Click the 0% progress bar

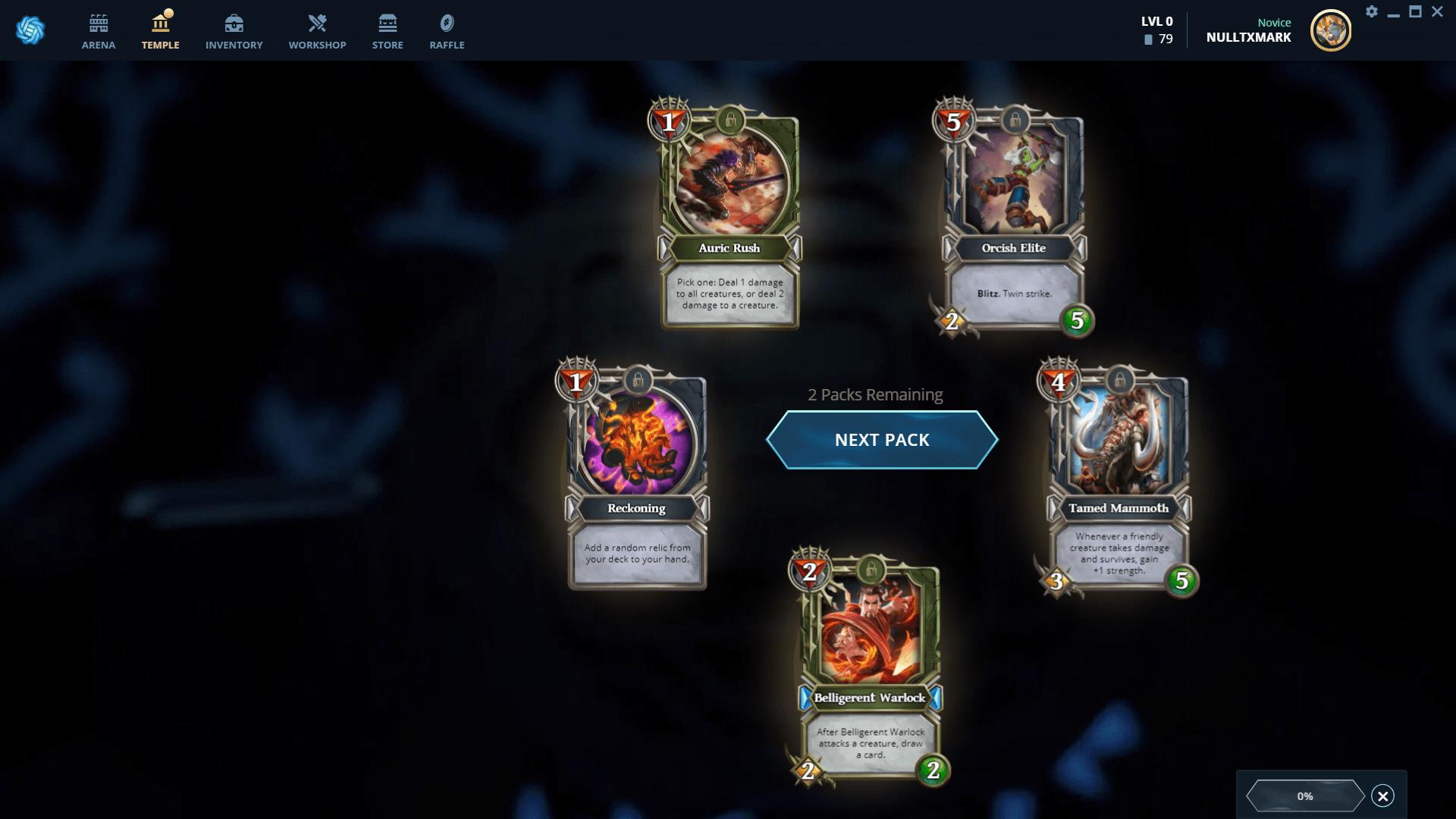tap(1306, 795)
